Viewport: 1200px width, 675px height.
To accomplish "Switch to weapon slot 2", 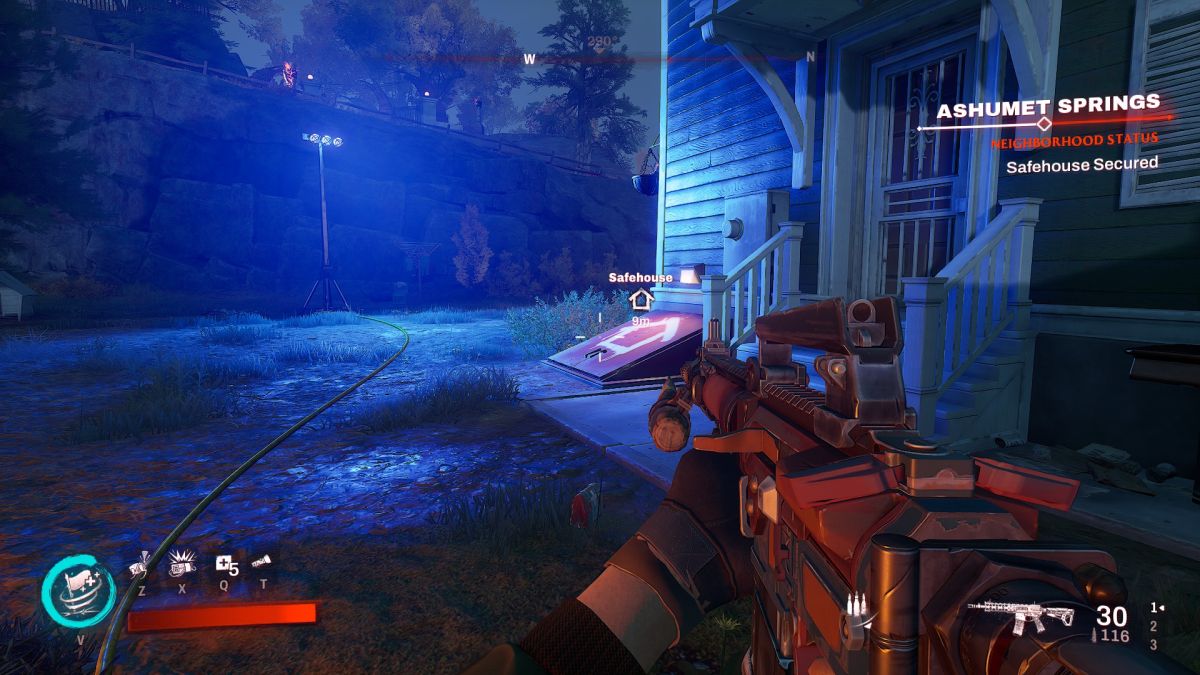I will [1153, 626].
